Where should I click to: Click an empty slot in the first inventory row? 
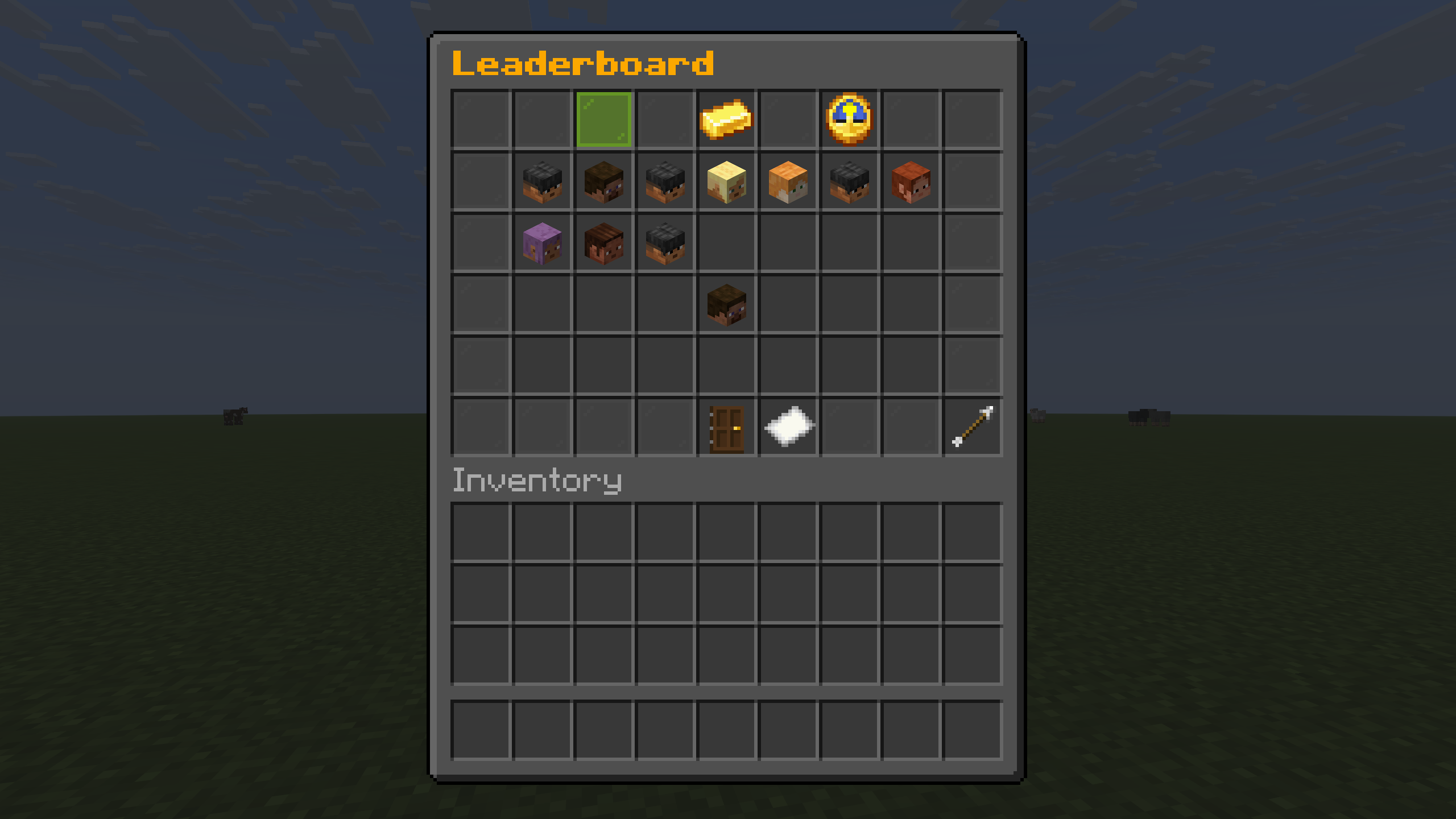click(481, 531)
